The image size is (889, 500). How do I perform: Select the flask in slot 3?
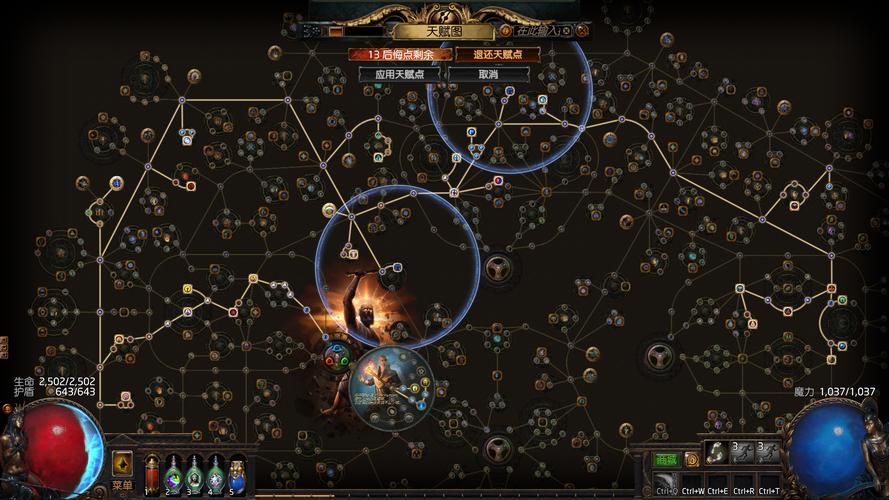point(194,472)
